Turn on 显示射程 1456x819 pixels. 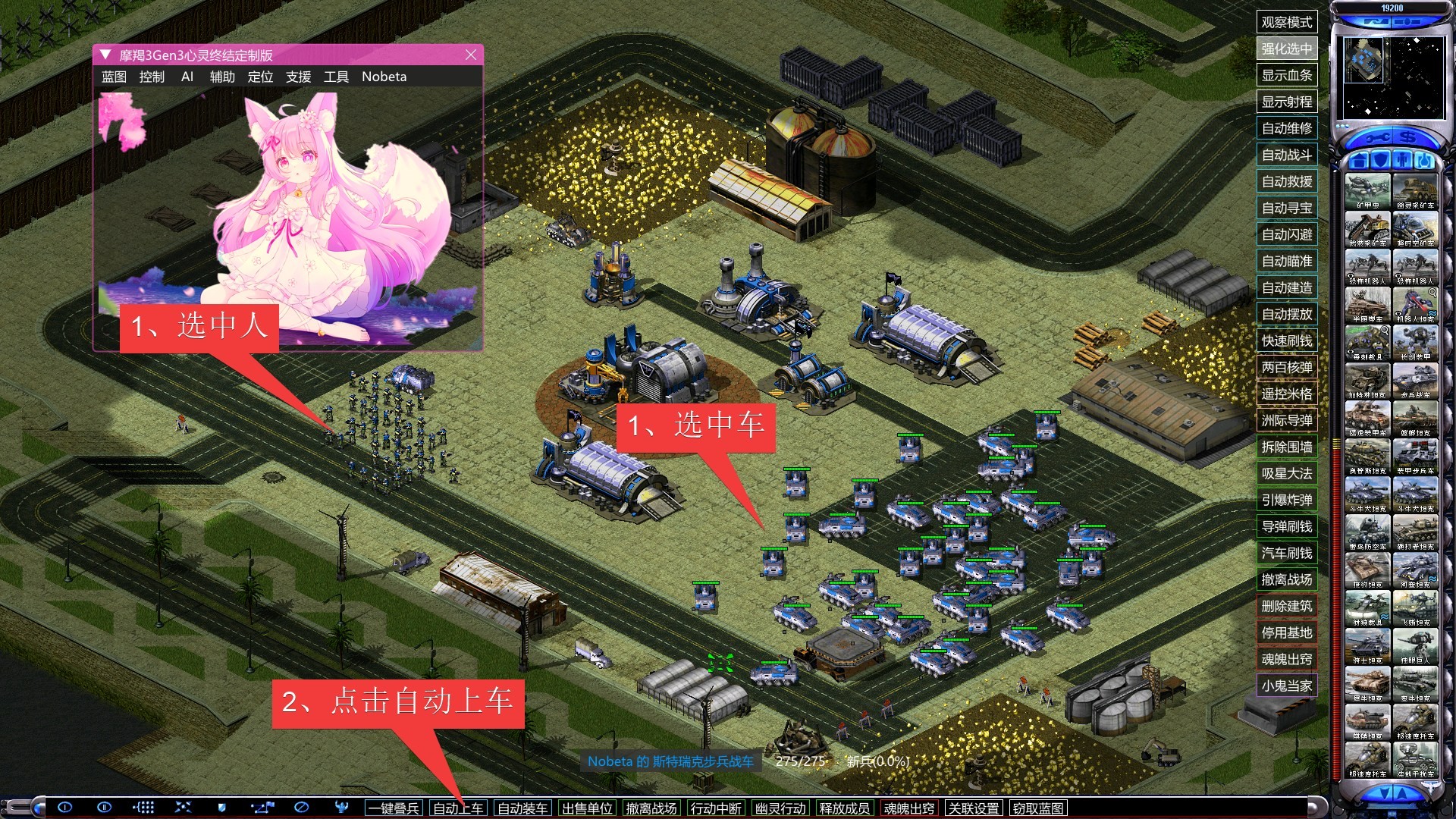click(1286, 102)
